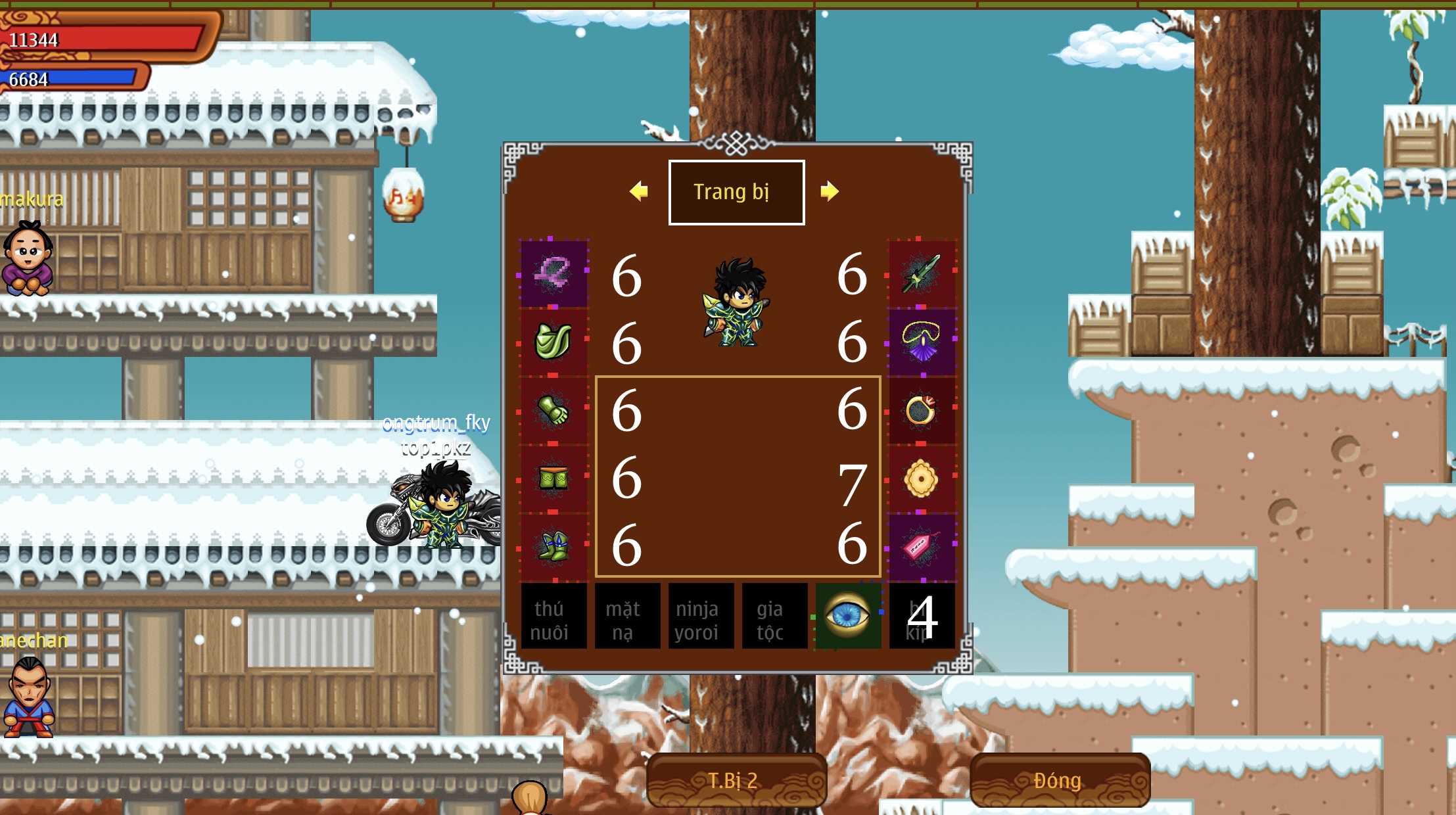This screenshot has width=1456, height=815.
Task: Open the green cloak equipment slot
Action: tap(553, 342)
